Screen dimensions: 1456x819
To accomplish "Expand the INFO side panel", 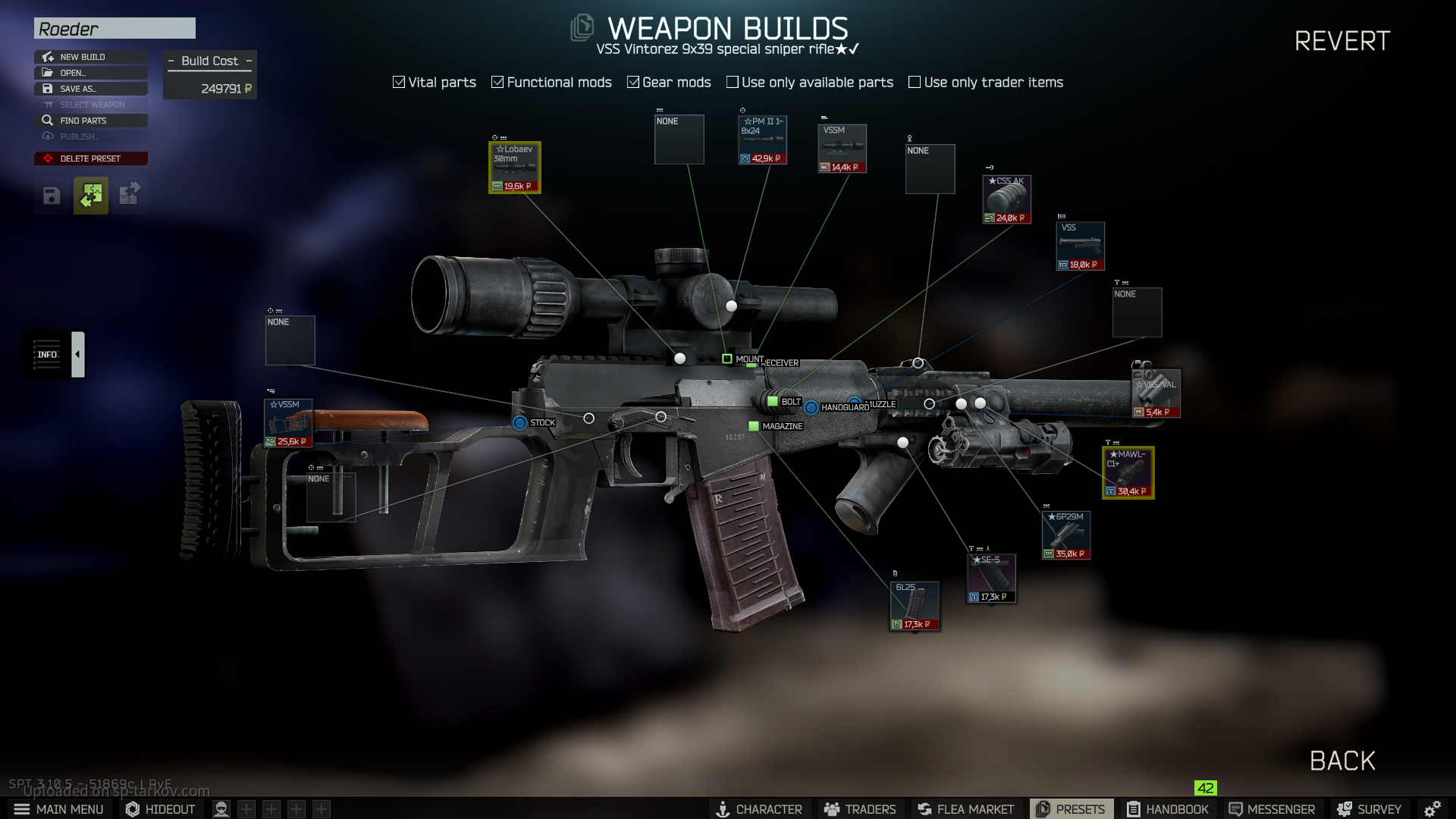I will coord(77,354).
